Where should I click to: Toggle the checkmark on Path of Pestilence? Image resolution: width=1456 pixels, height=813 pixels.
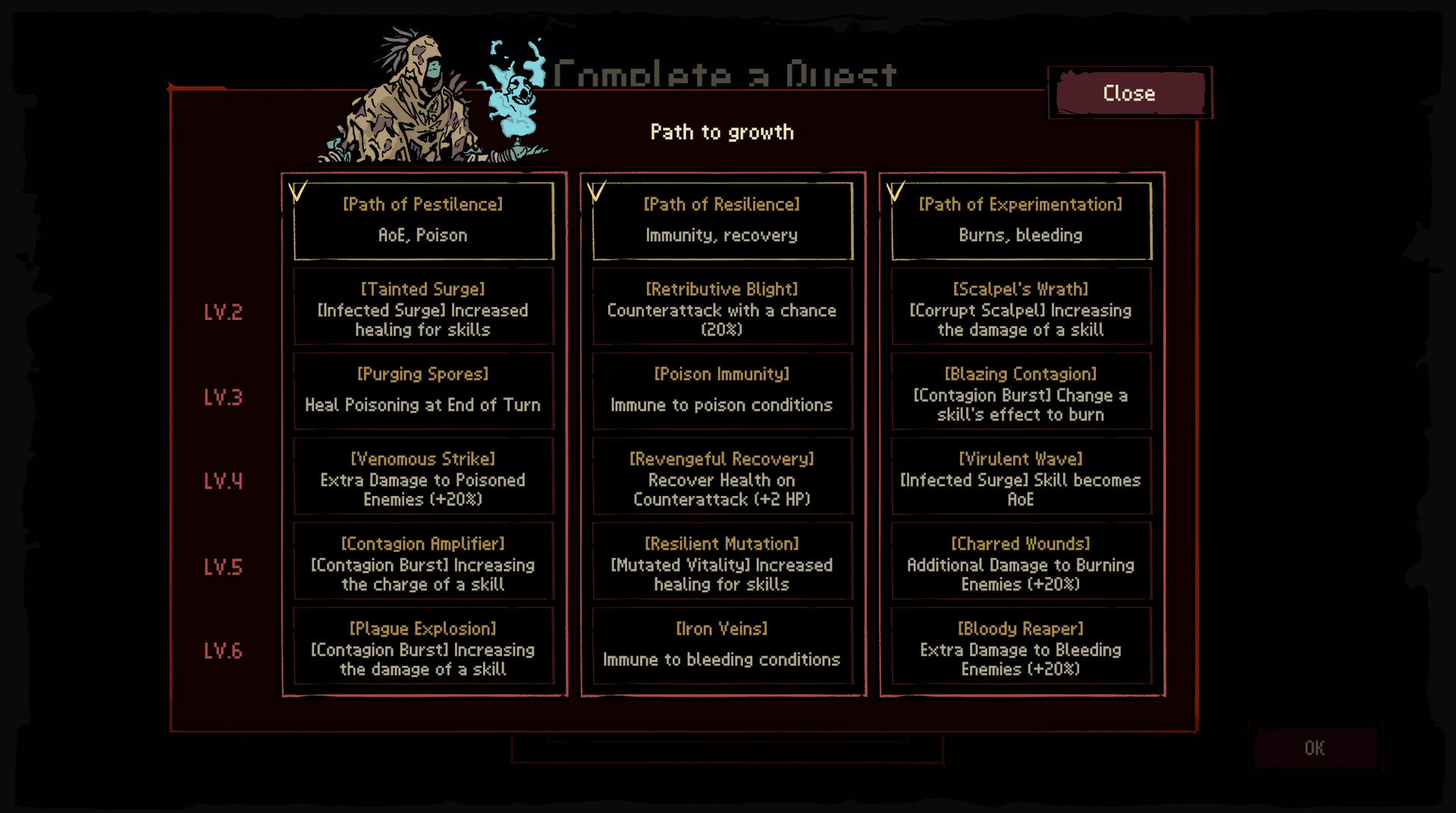point(296,191)
